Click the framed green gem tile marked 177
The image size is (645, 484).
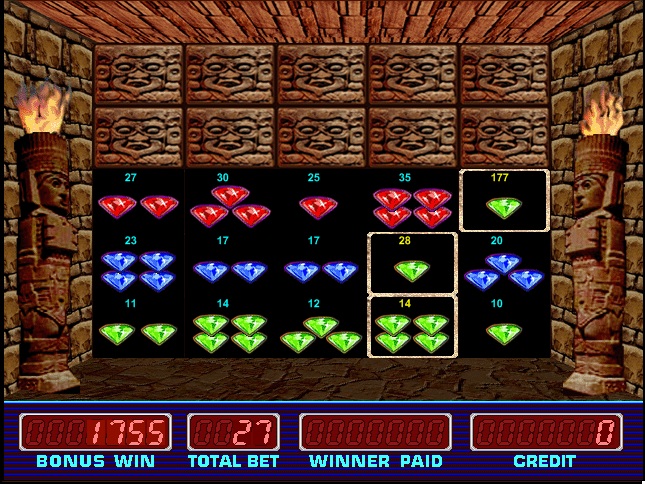(x=504, y=201)
